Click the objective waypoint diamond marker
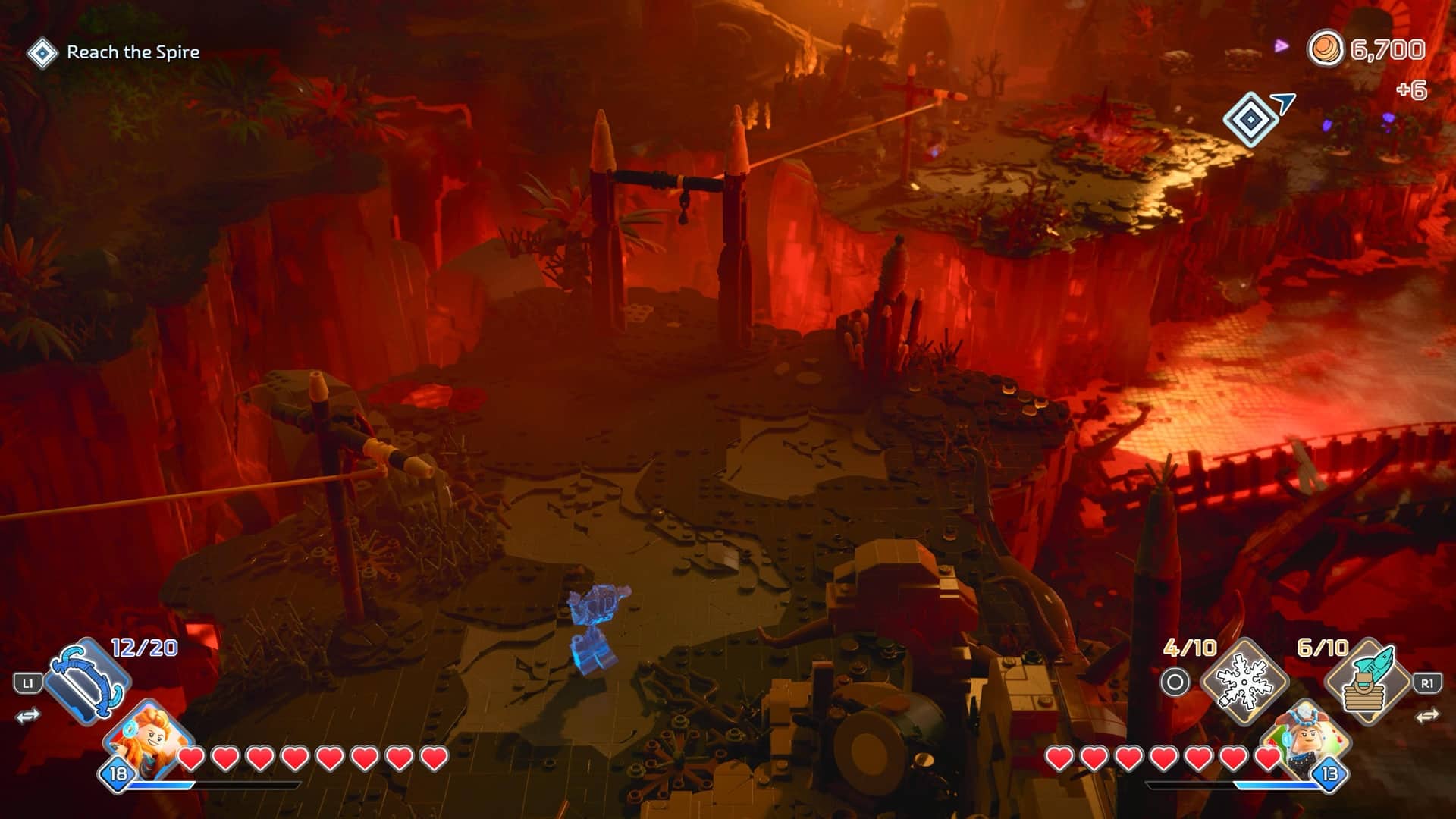This screenshot has height=819, width=1456. pos(1250,119)
